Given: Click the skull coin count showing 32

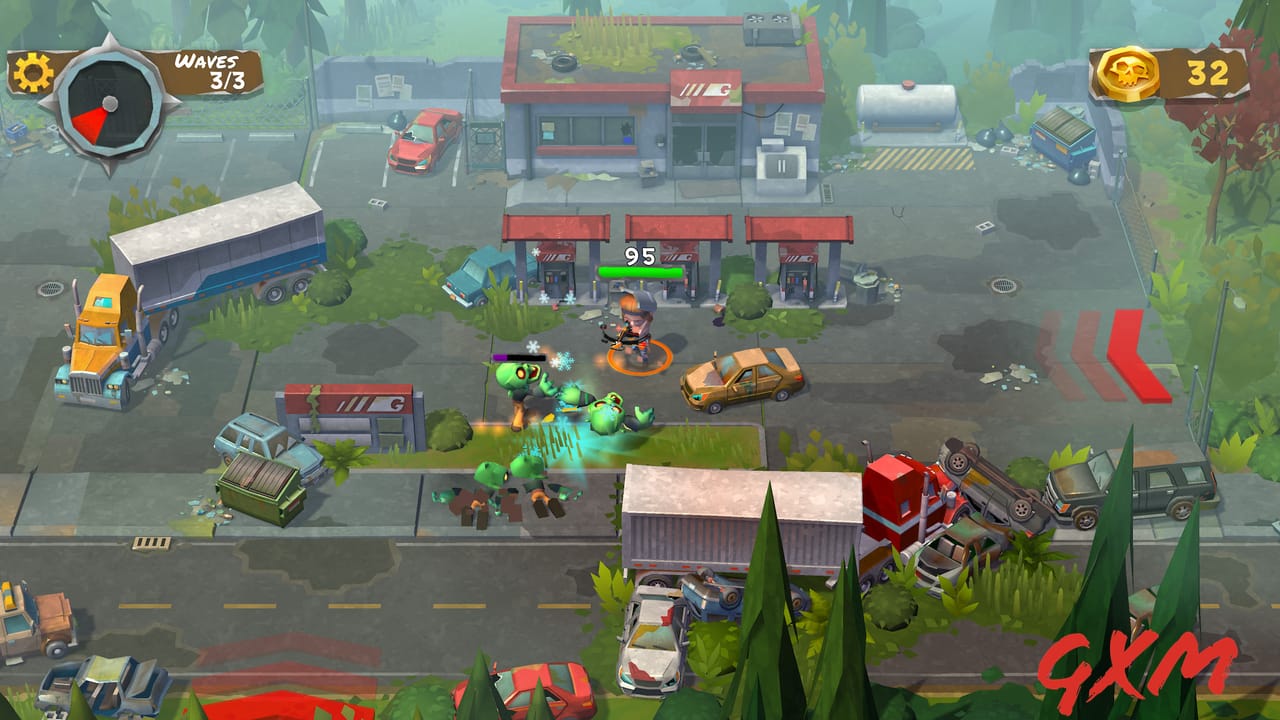Looking at the screenshot, I should (x=1210, y=70).
